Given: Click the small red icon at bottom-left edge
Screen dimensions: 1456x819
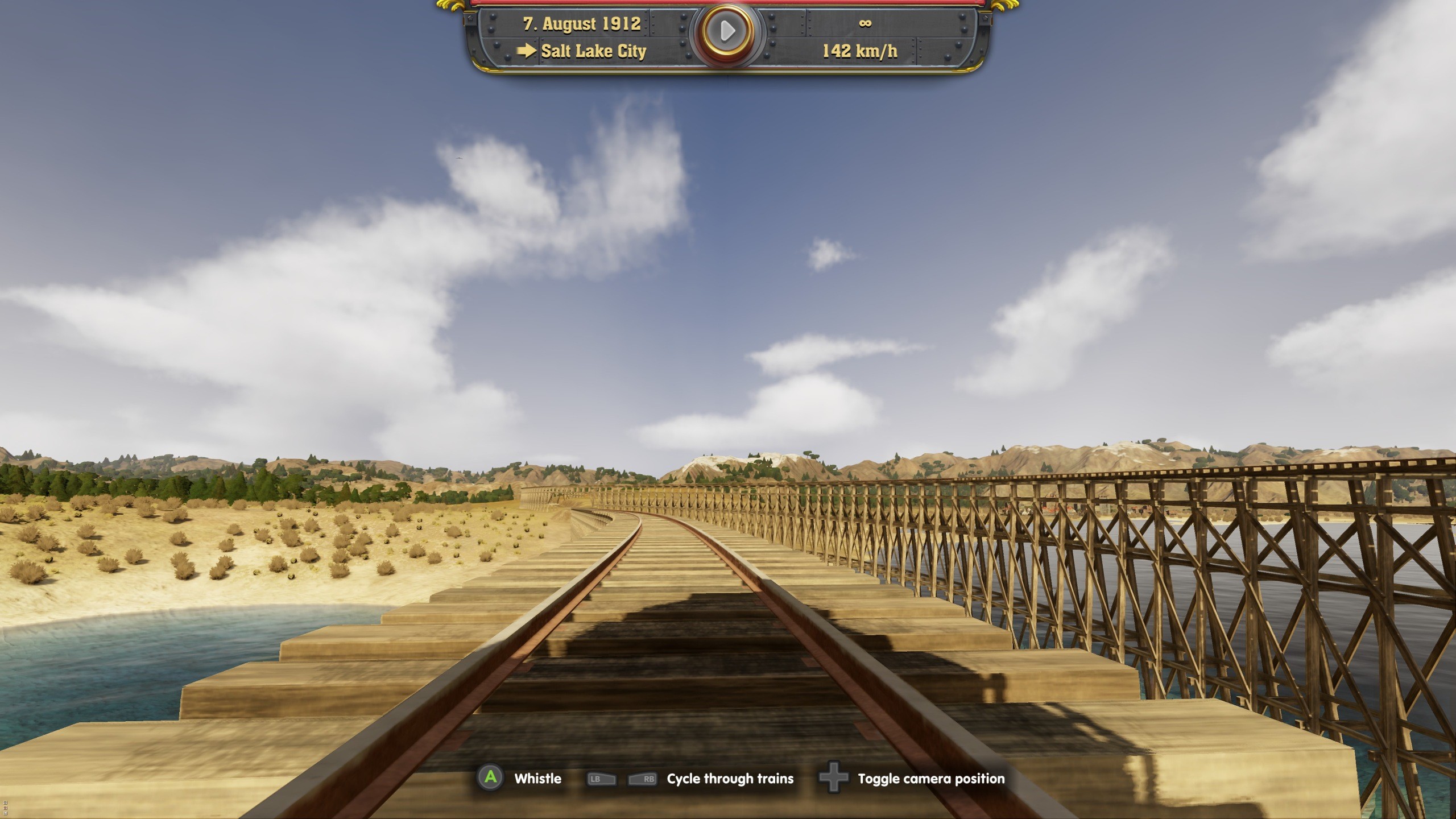Looking at the screenshot, I should pyautogui.click(x=5, y=809).
